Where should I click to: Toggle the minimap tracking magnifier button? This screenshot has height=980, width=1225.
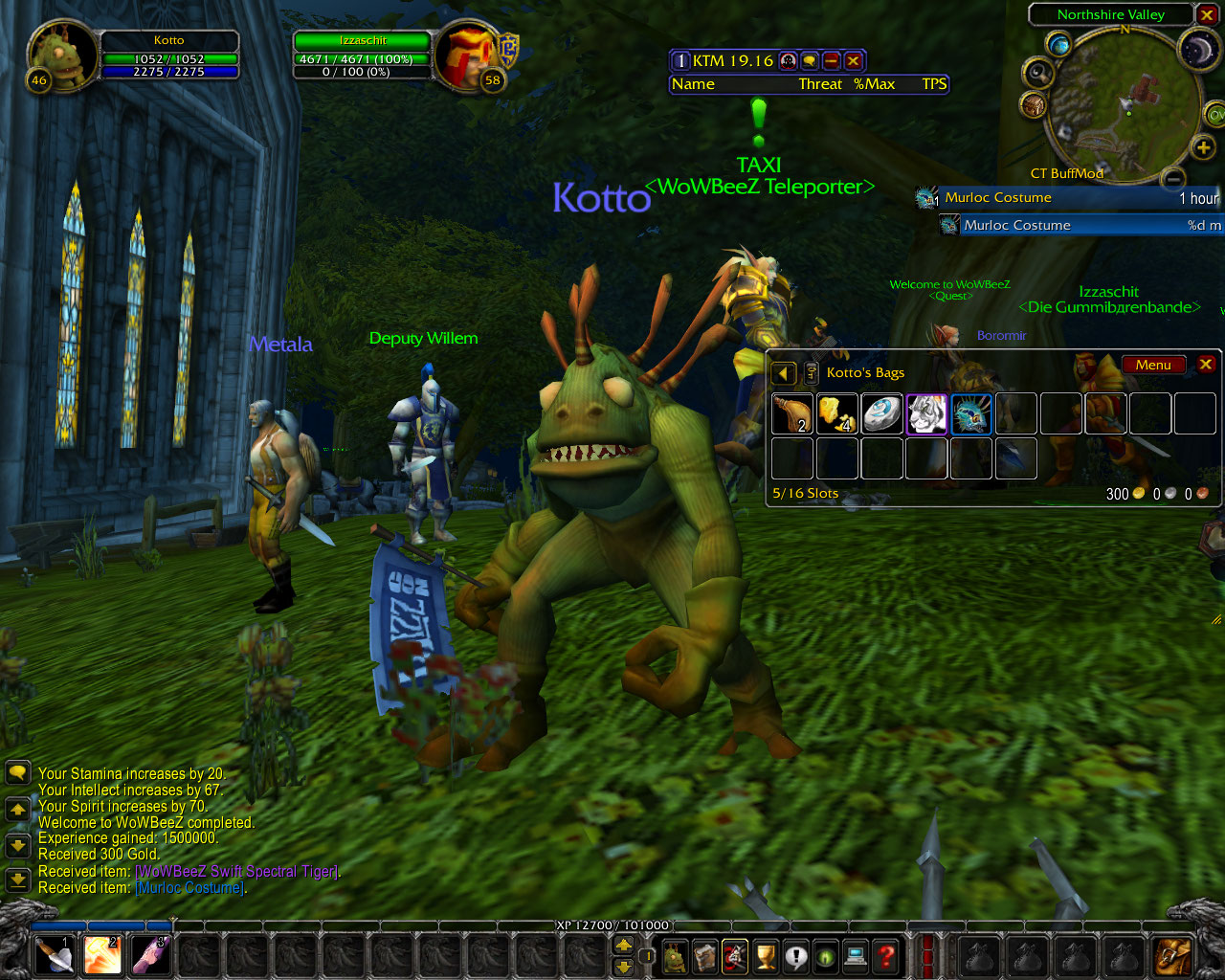pyautogui.click(x=1037, y=73)
